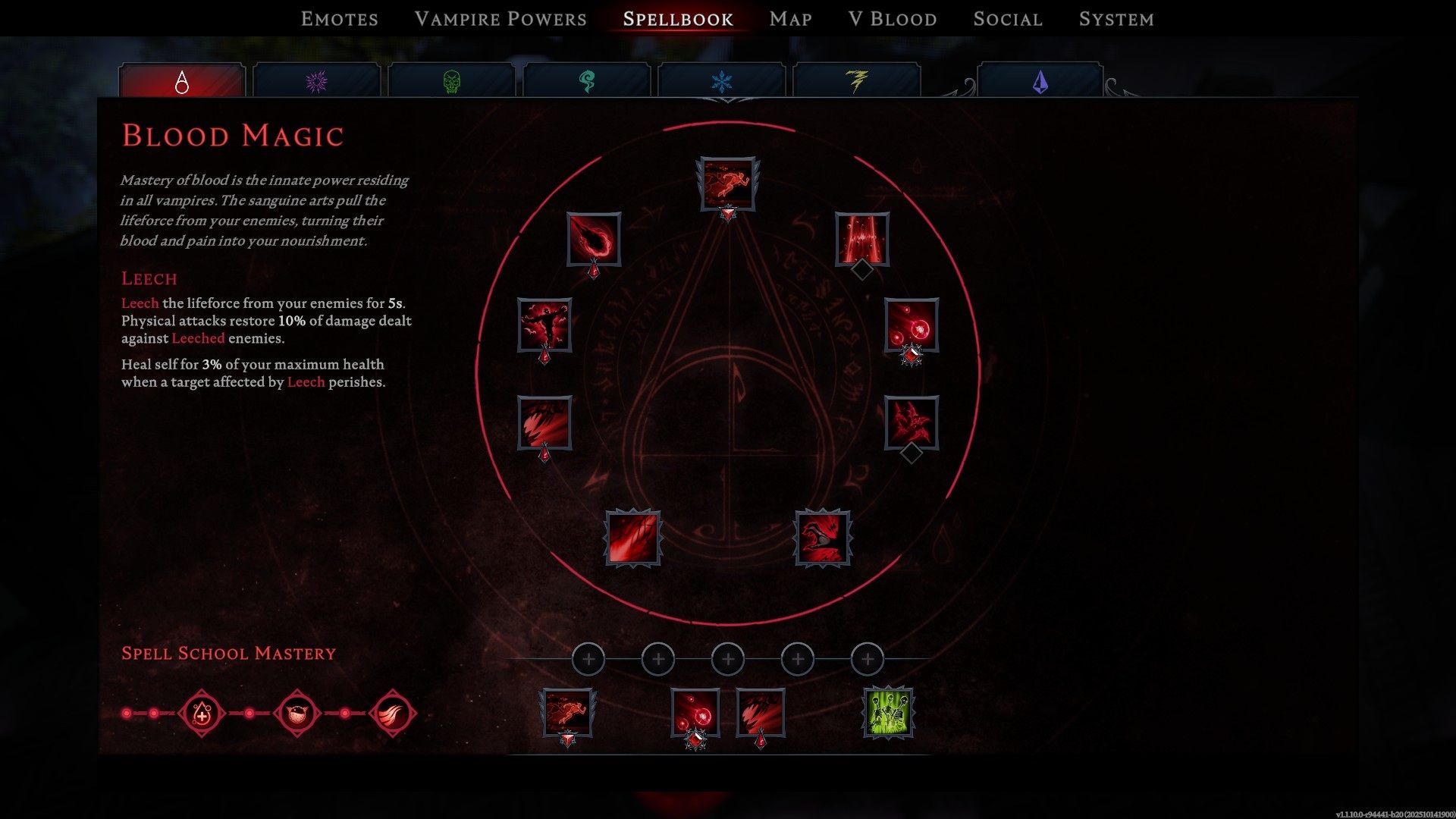Select the Shadowbolt projectile spell icon
Viewport: 1456px width, 819px height.
click(x=594, y=239)
